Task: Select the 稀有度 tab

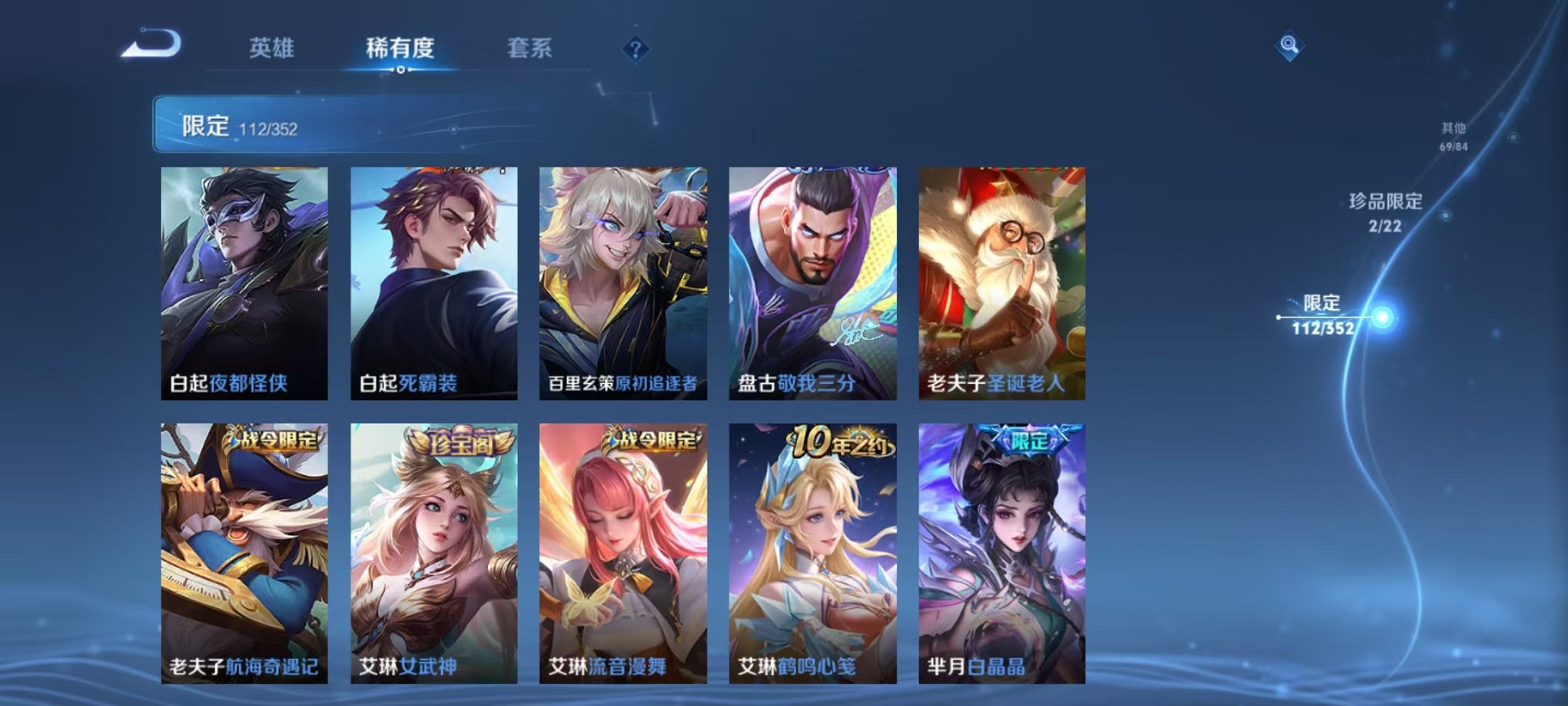Action: 400,48
